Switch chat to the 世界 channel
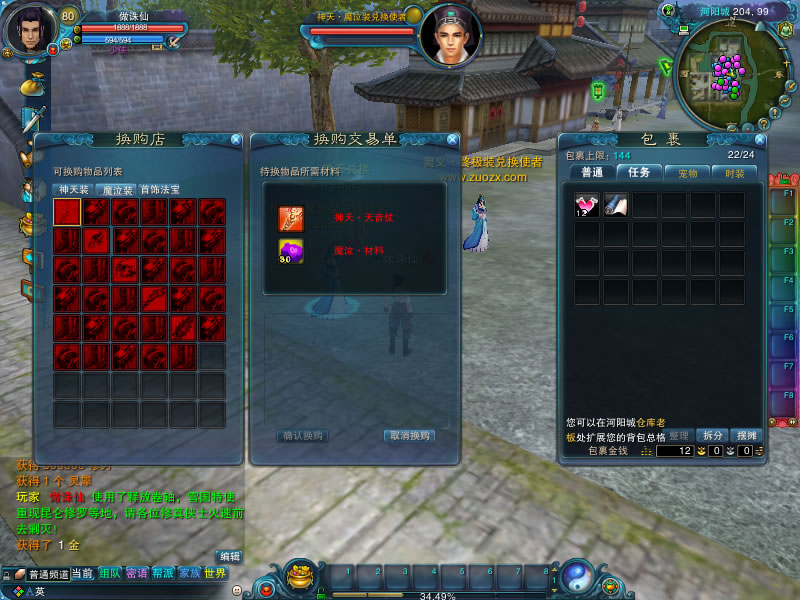The image size is (800, 600). click(x=215, y=574)
